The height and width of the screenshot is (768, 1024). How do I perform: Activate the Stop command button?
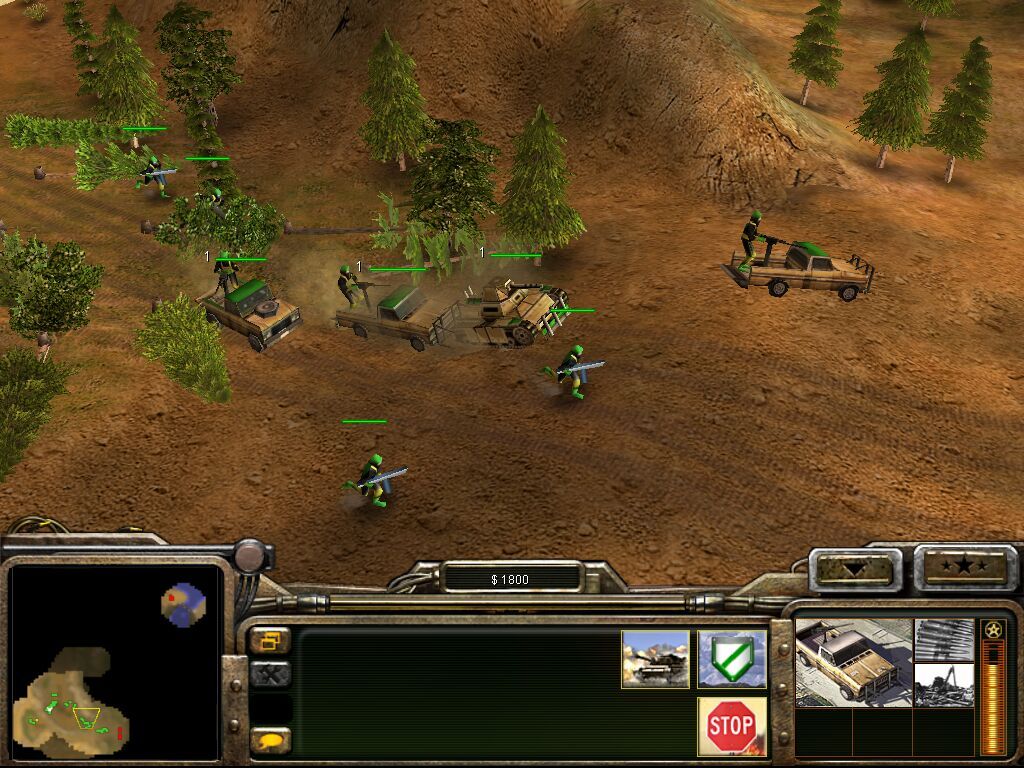click(731, 726)
